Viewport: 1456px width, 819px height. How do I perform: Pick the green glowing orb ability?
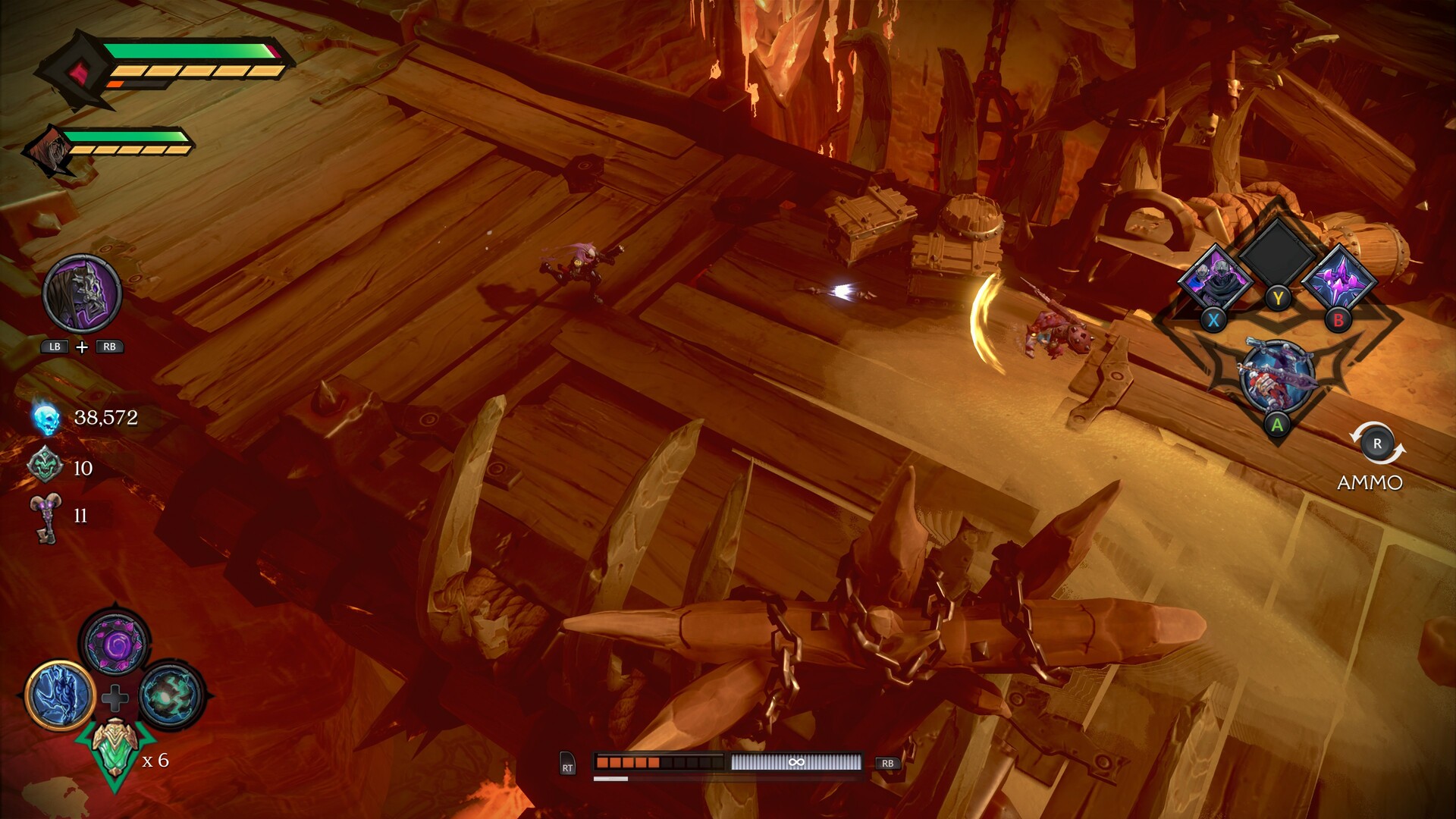tap(171, 695)
